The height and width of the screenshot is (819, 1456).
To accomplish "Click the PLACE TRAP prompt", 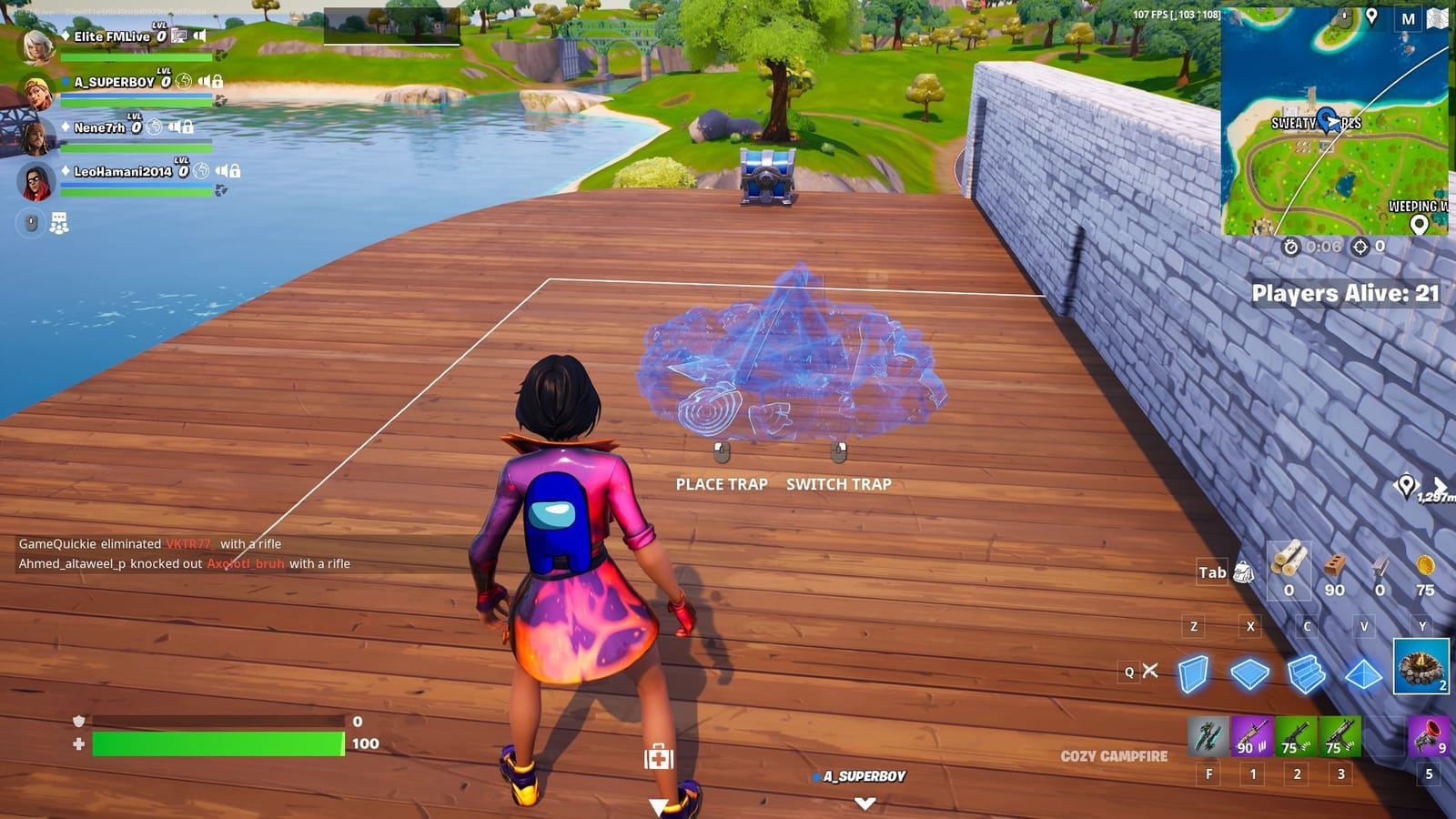I will coord(721,484).
